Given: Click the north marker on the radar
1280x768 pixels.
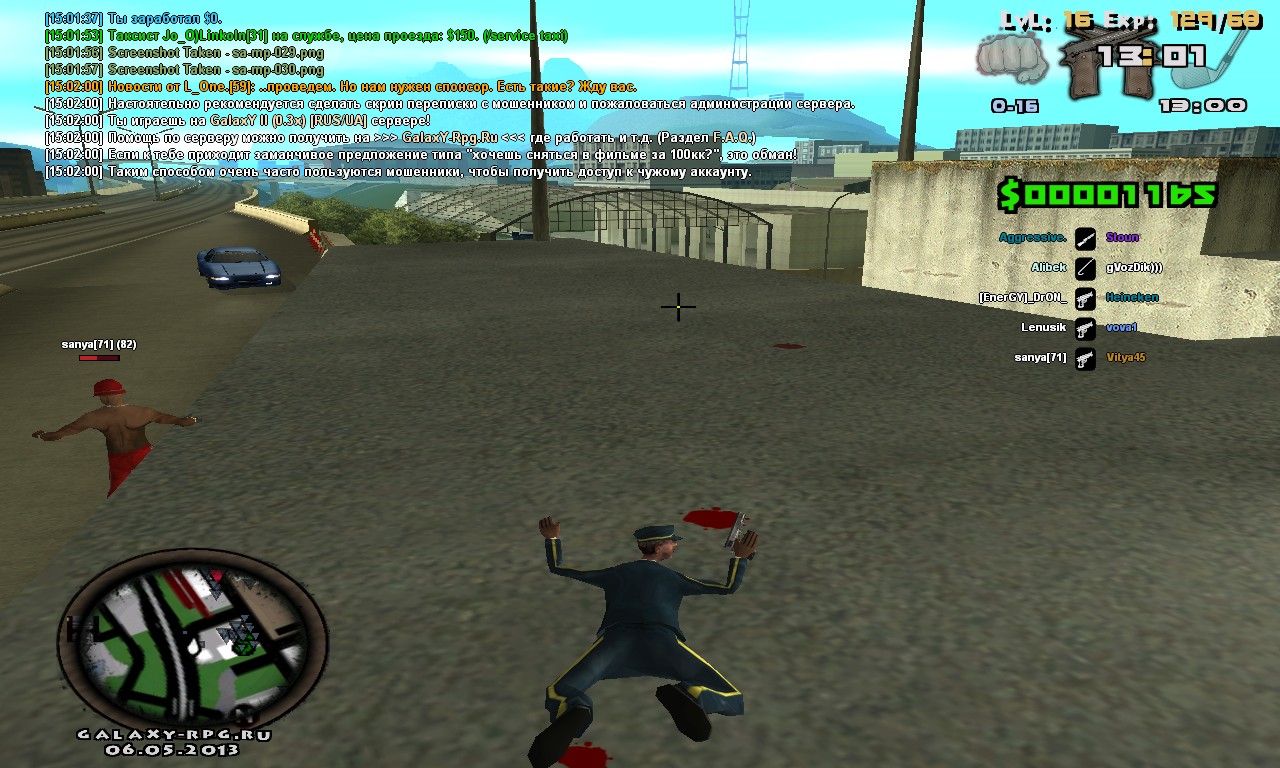Looking at the screenshot, I should tap(242, 716).
